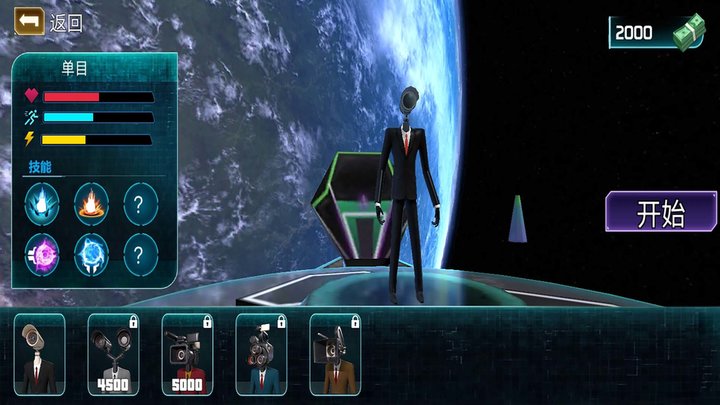Select the blue ice spike skill icon
The width and height of the screenshot is (720, 405).
coord(41,204)
